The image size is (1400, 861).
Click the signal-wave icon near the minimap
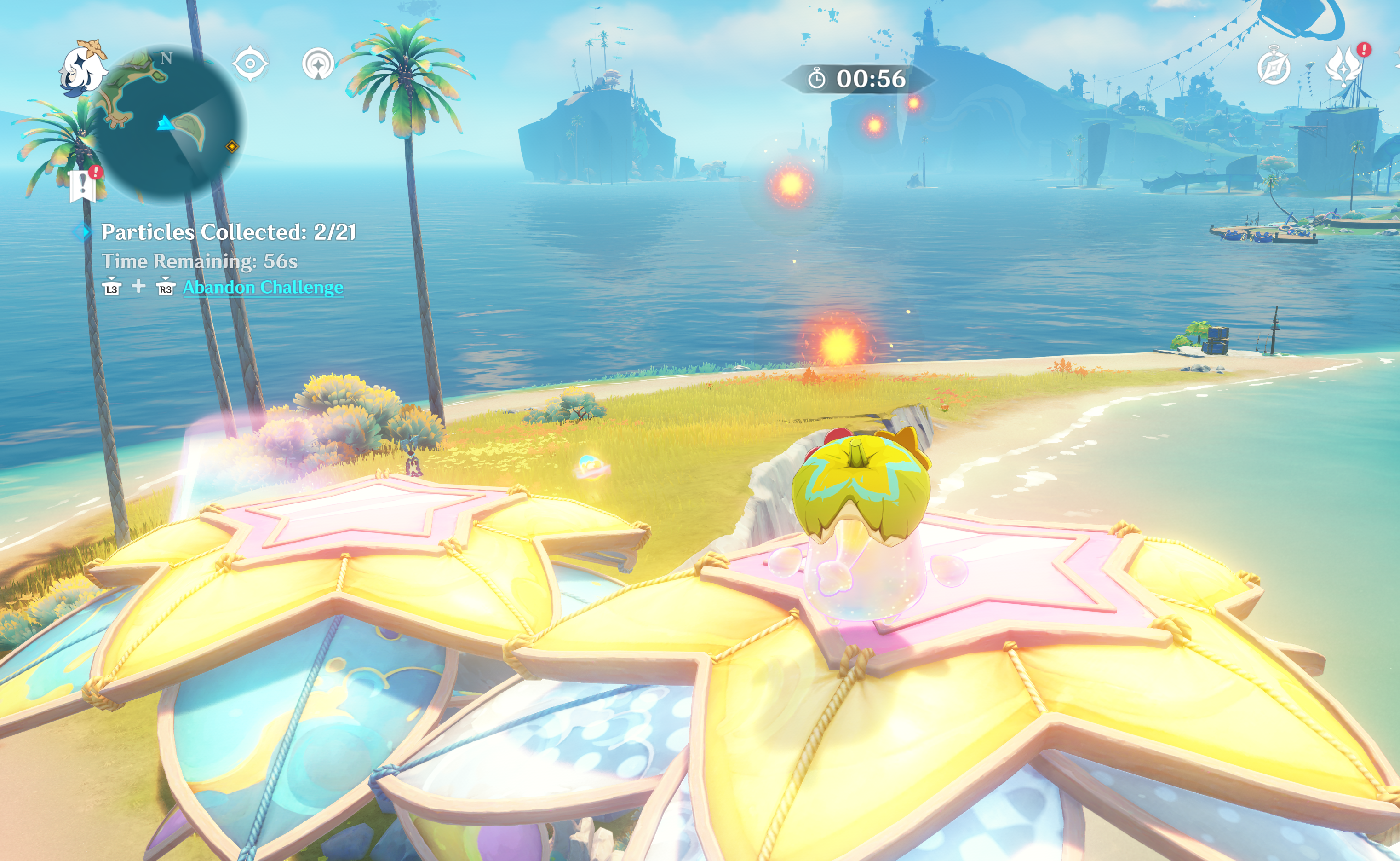pos(317,64)
